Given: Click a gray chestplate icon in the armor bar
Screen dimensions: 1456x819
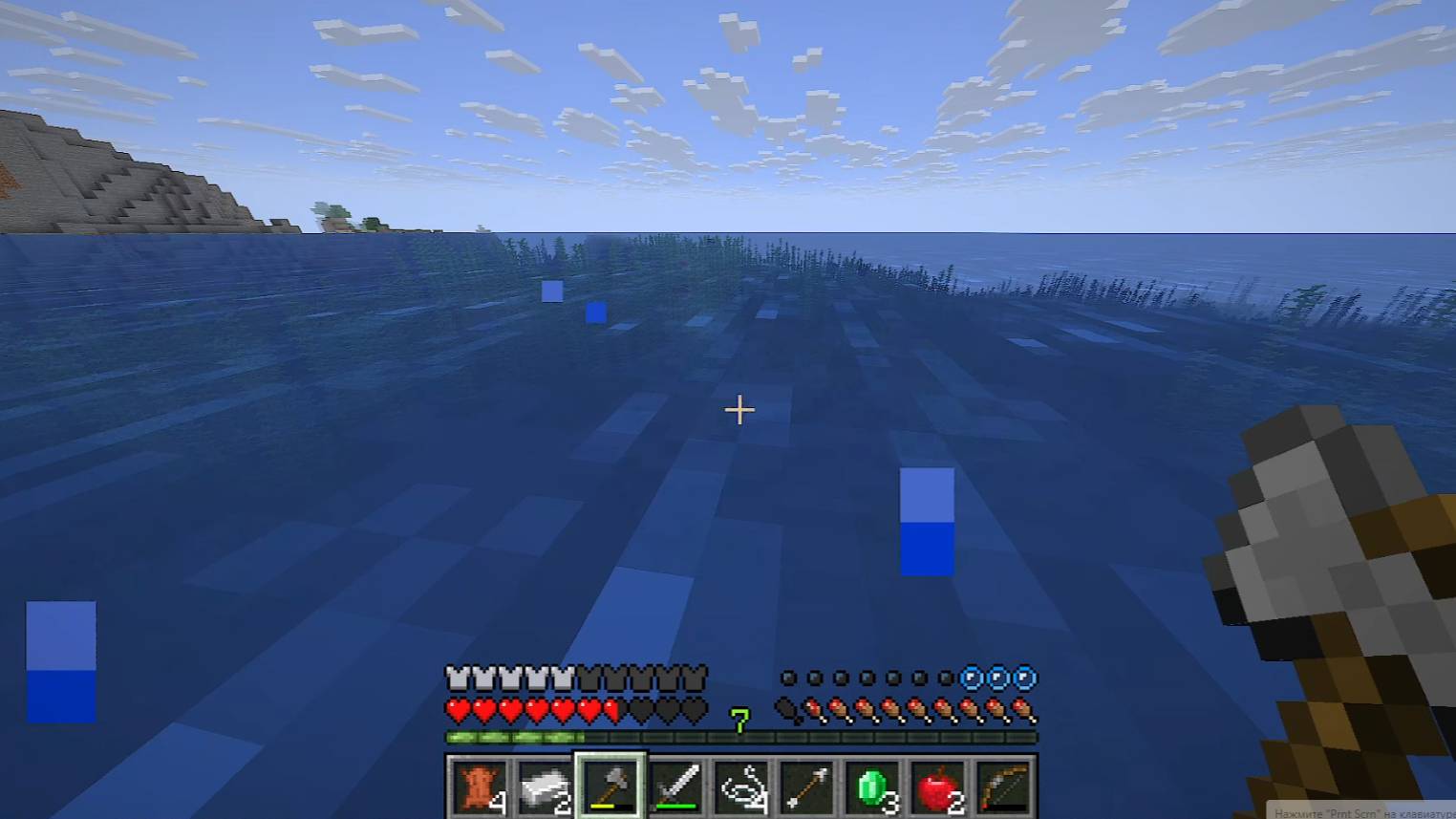Looking at the screenshot, I should click(459, 679).
